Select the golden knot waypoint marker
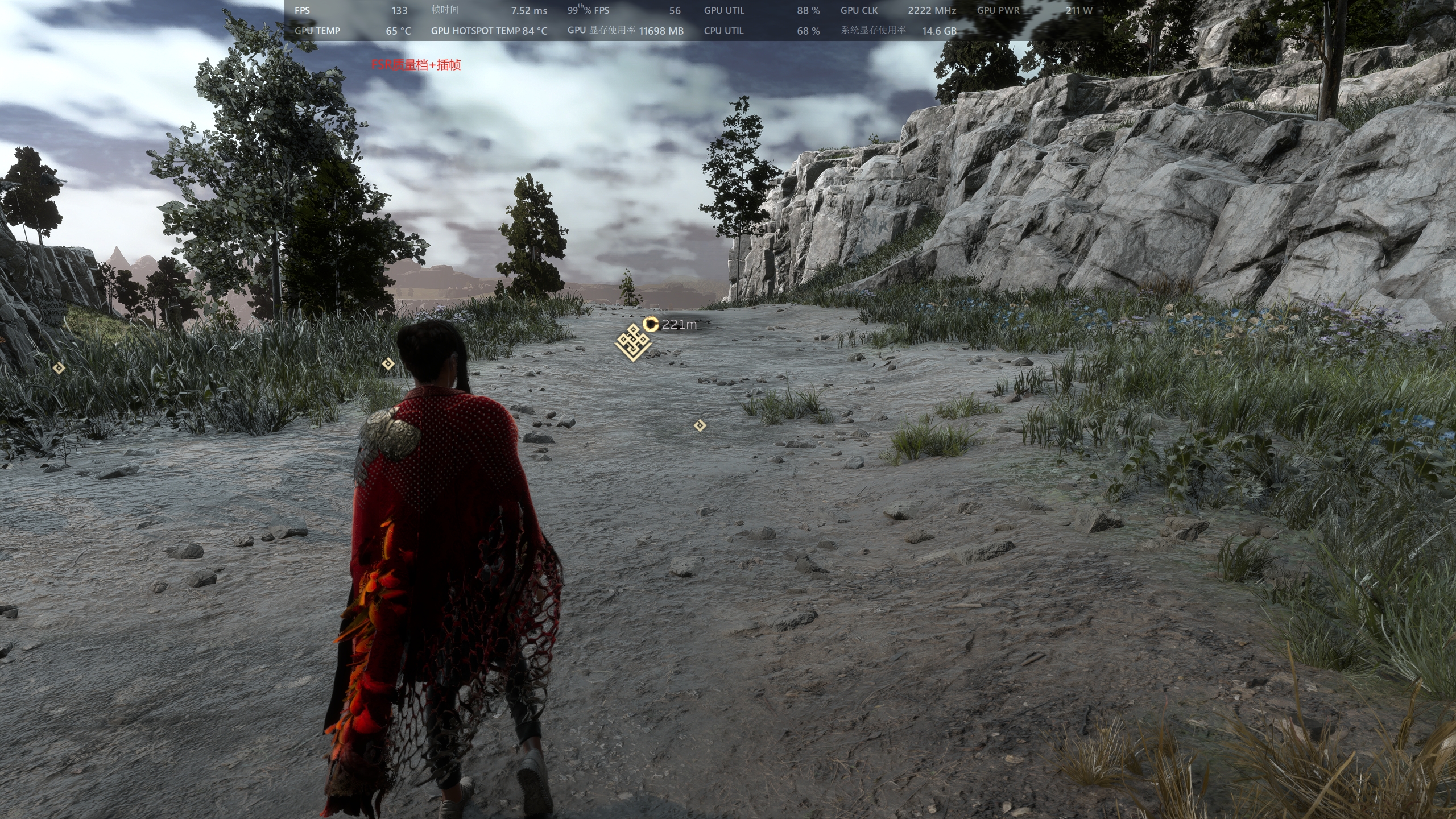Screen dimensions: 1456x819 point(633,343)
